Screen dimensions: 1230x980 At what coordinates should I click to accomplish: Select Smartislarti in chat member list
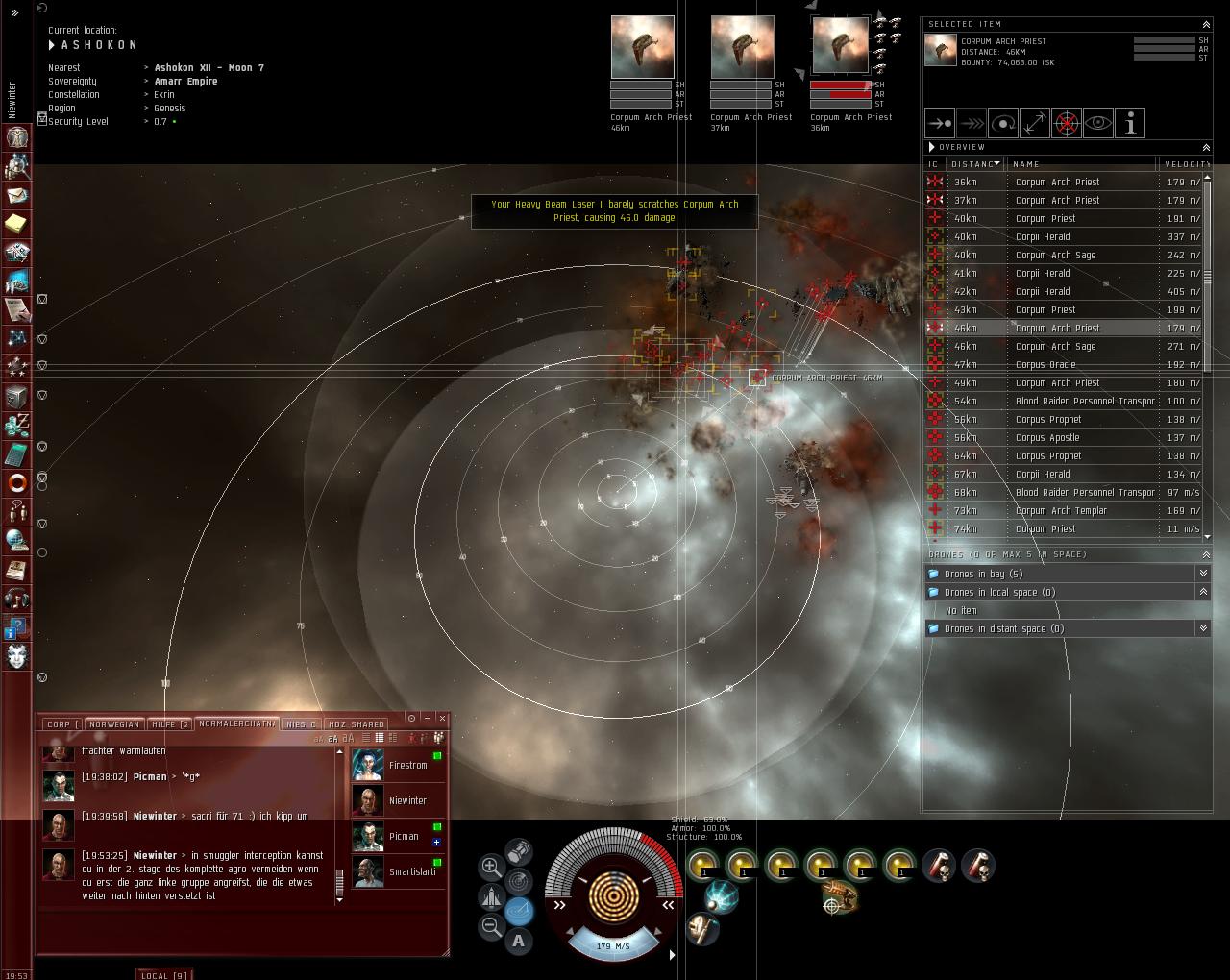click(411, 872)
